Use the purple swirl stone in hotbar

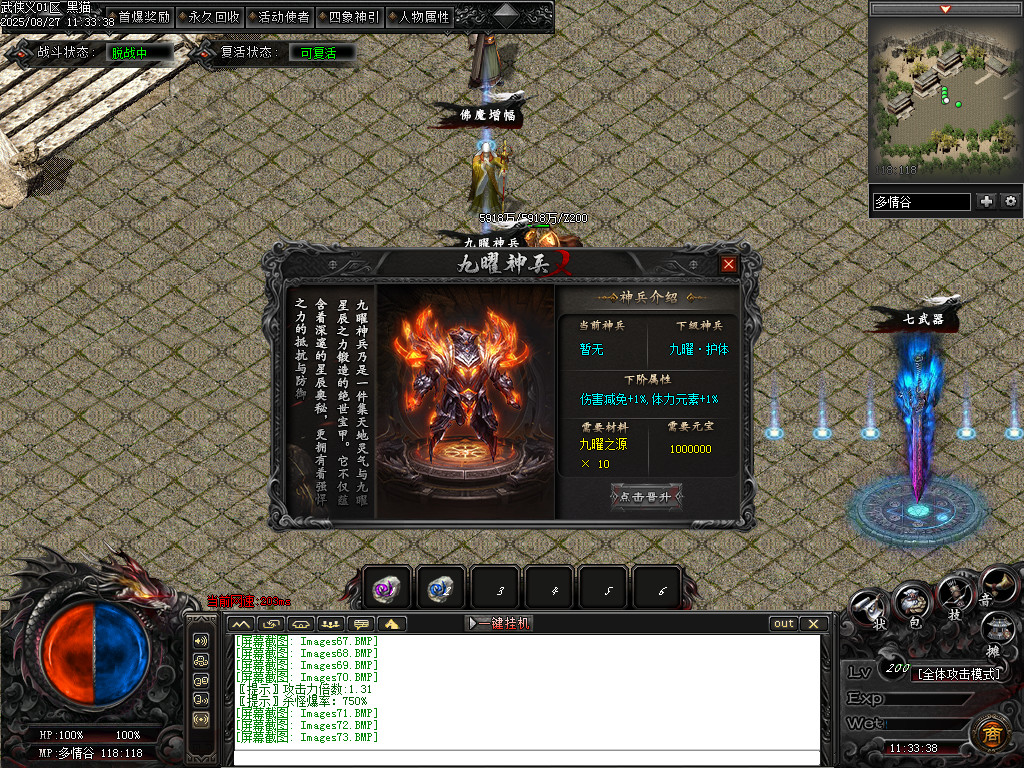(x=386, y=589)
